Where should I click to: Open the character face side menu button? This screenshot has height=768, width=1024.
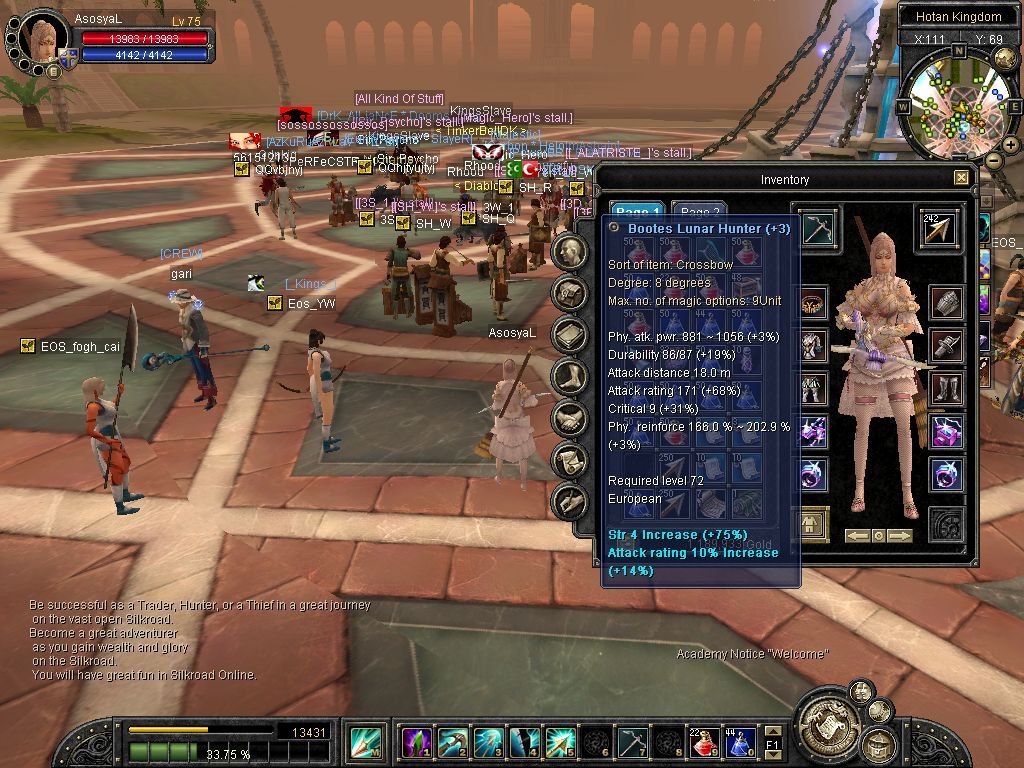click(x=570, y=252)
